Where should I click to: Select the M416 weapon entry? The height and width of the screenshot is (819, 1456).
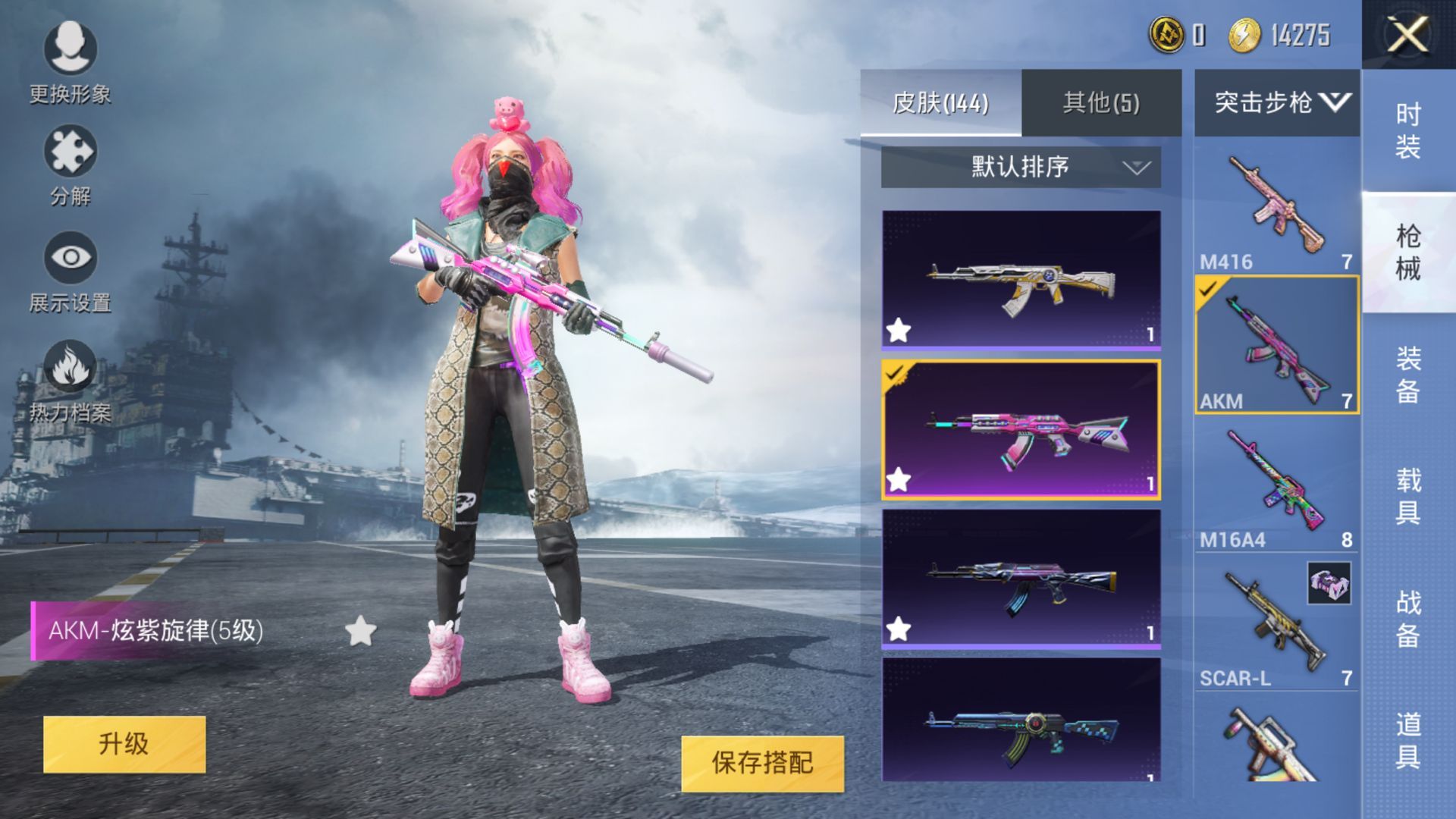1277,206
